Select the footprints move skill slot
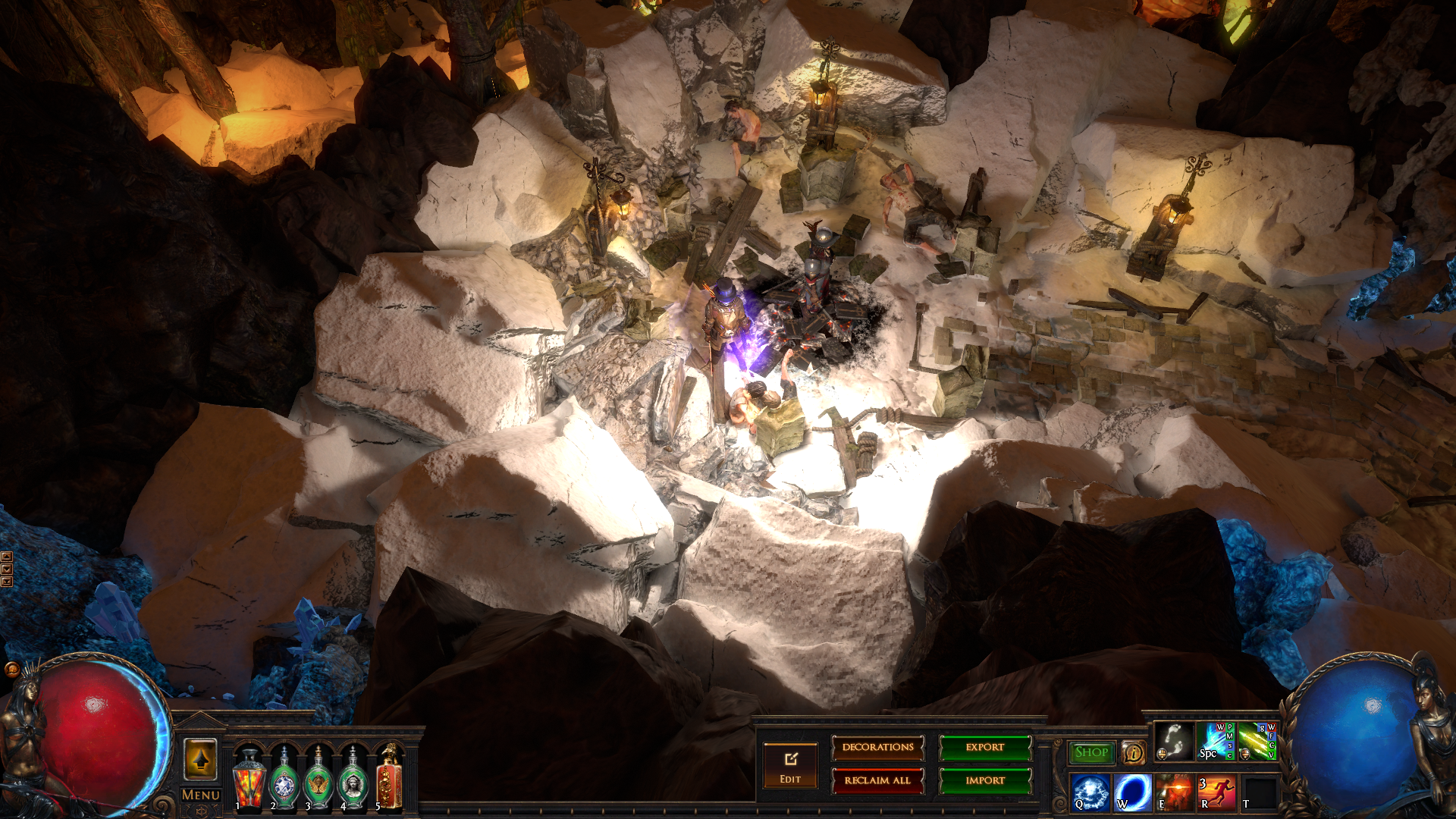Viewport: 1456px width, 819px height. [1174, 742]
